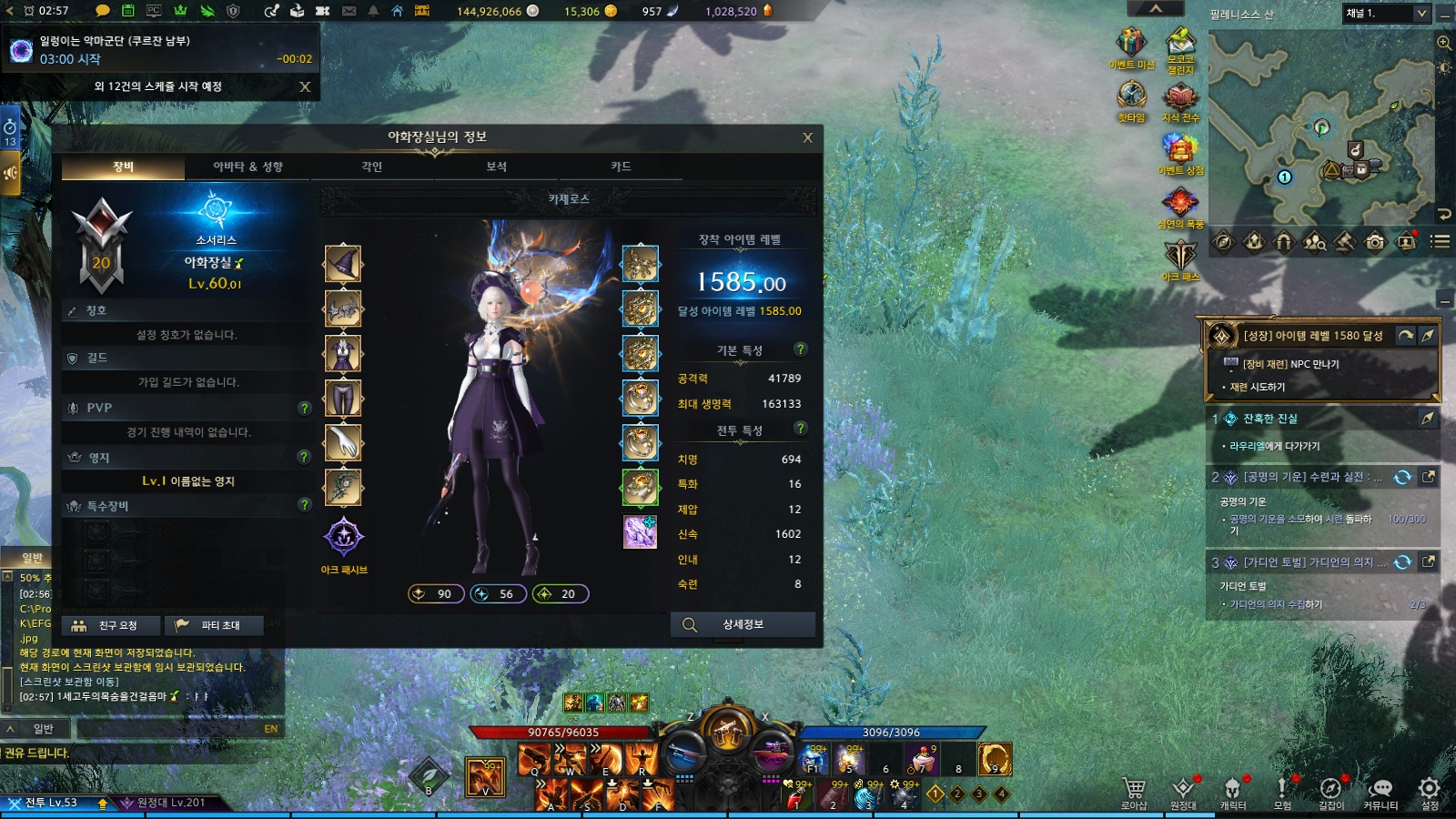Open the 각인 tab
The image size is (1456, 819).
tap(372, 167)
